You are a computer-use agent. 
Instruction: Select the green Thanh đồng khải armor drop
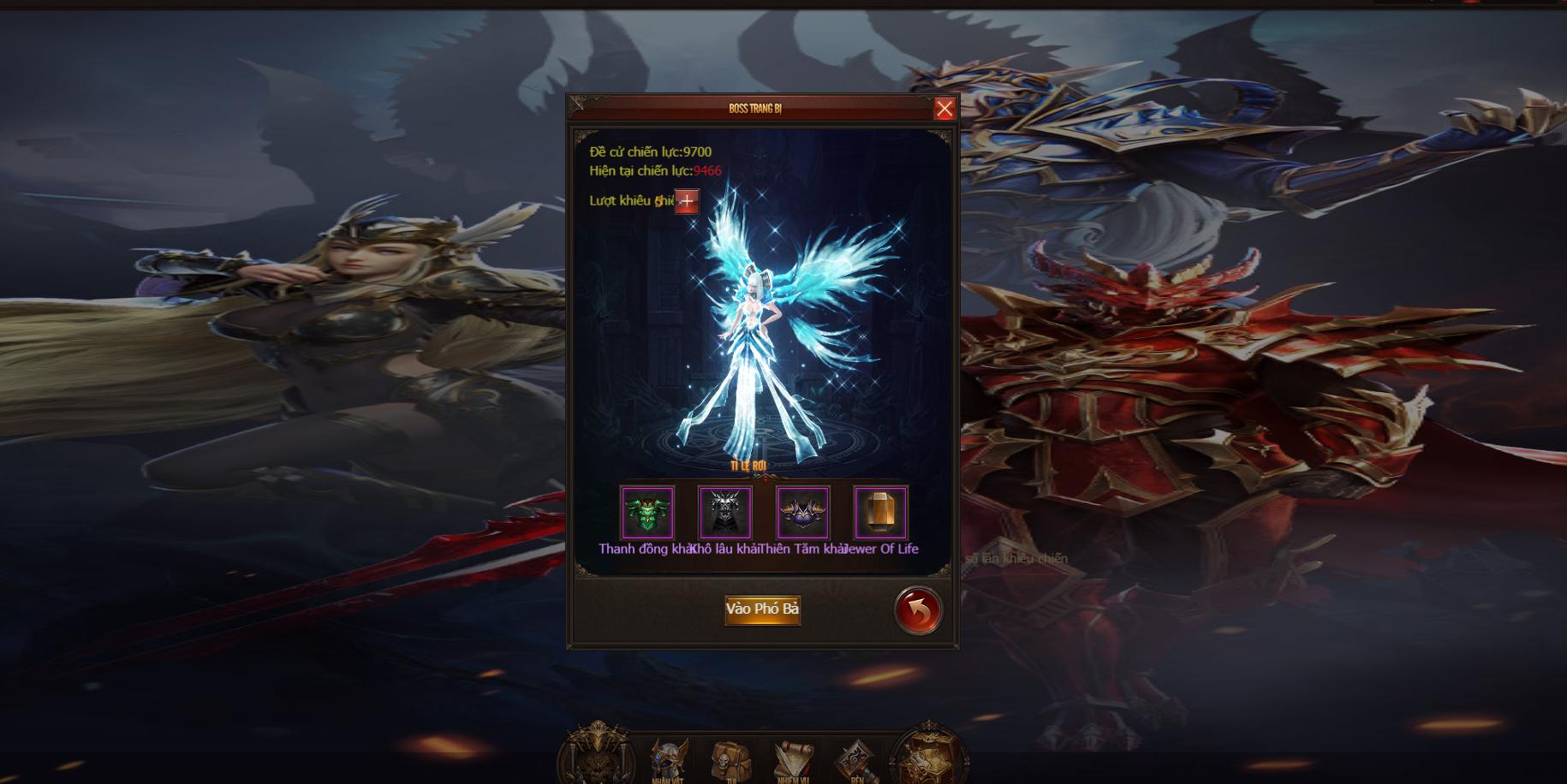click(x=647, y=513)
